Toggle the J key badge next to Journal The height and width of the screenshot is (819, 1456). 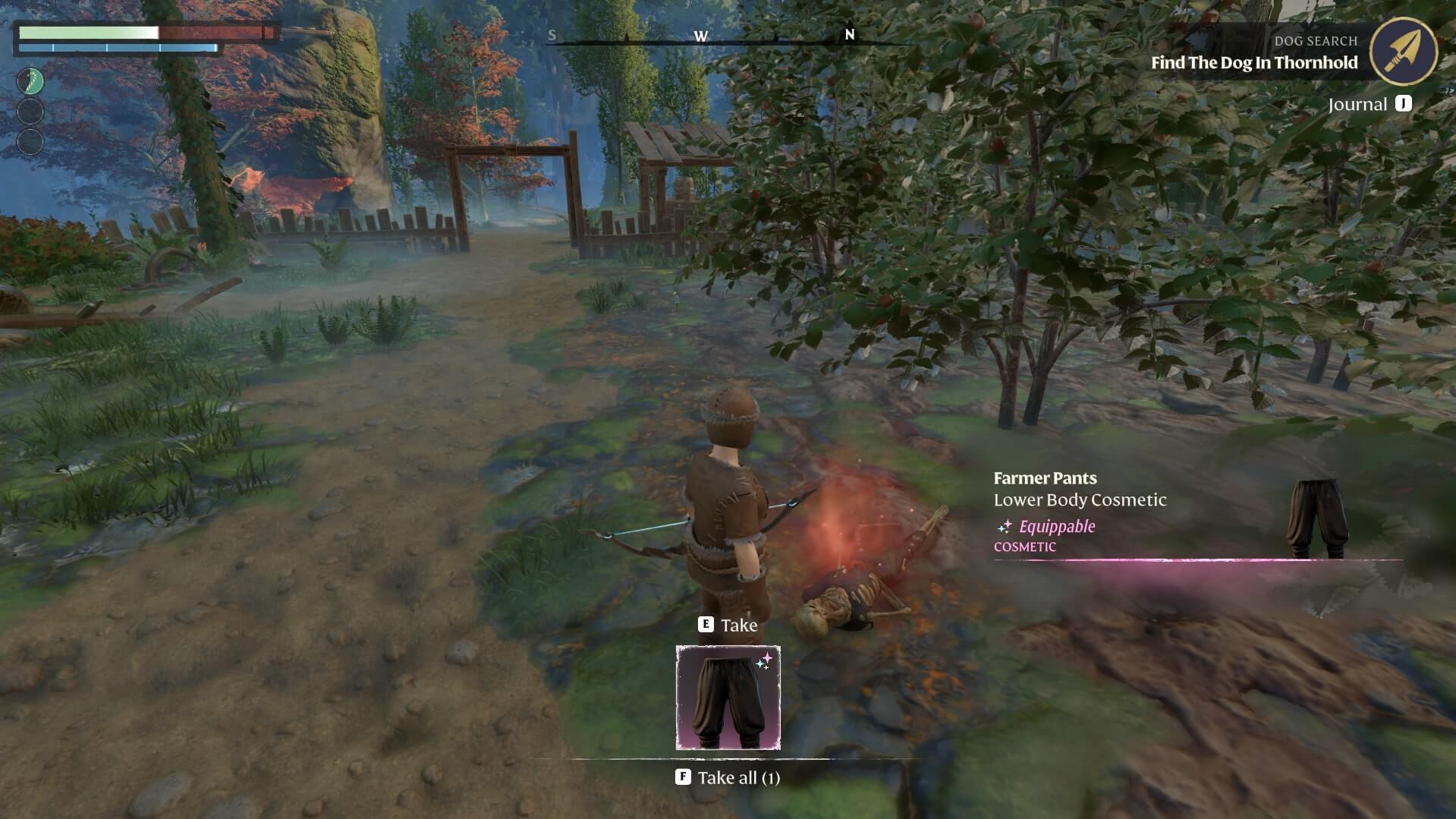[1404, 103]
